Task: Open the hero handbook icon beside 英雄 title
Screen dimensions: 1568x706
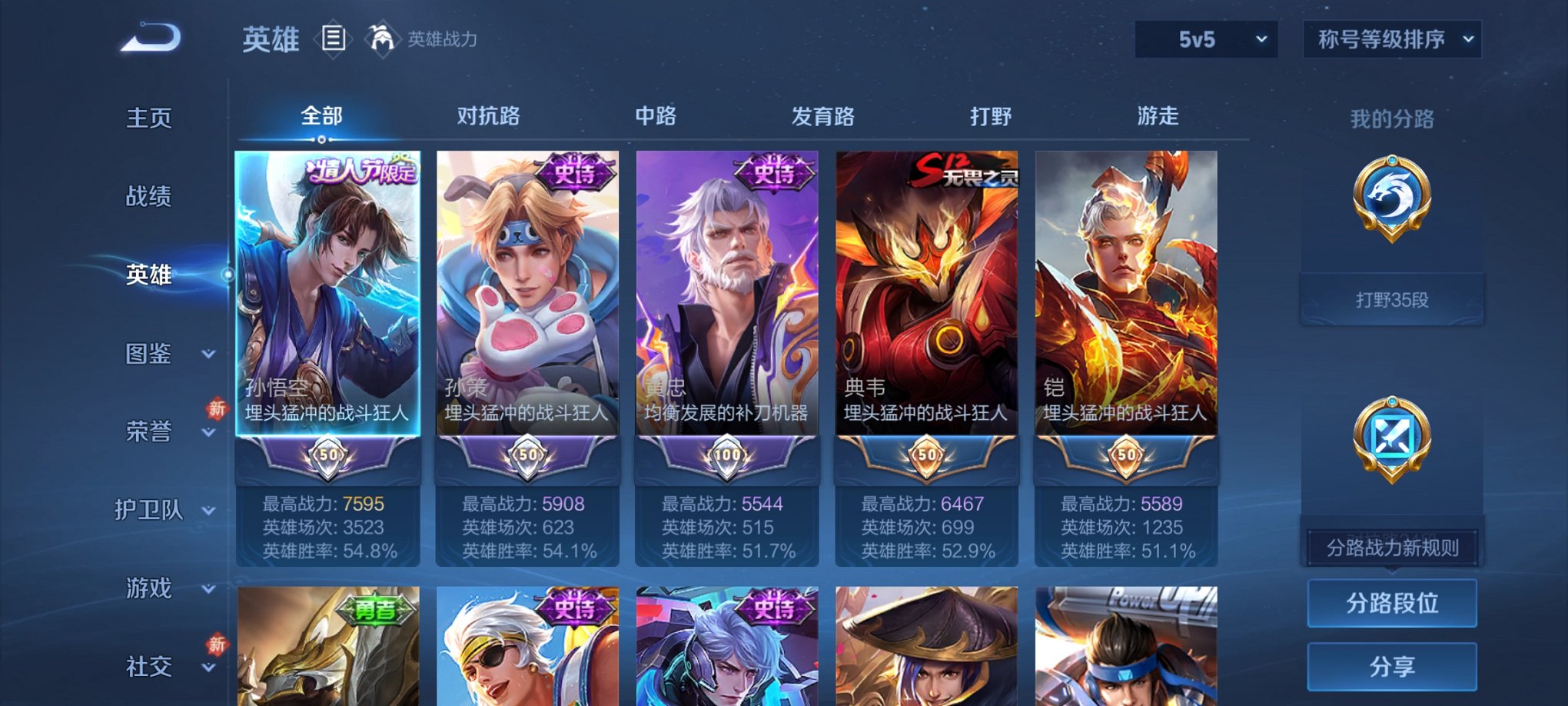Action: pyautogui.click(x=334, y=40)
